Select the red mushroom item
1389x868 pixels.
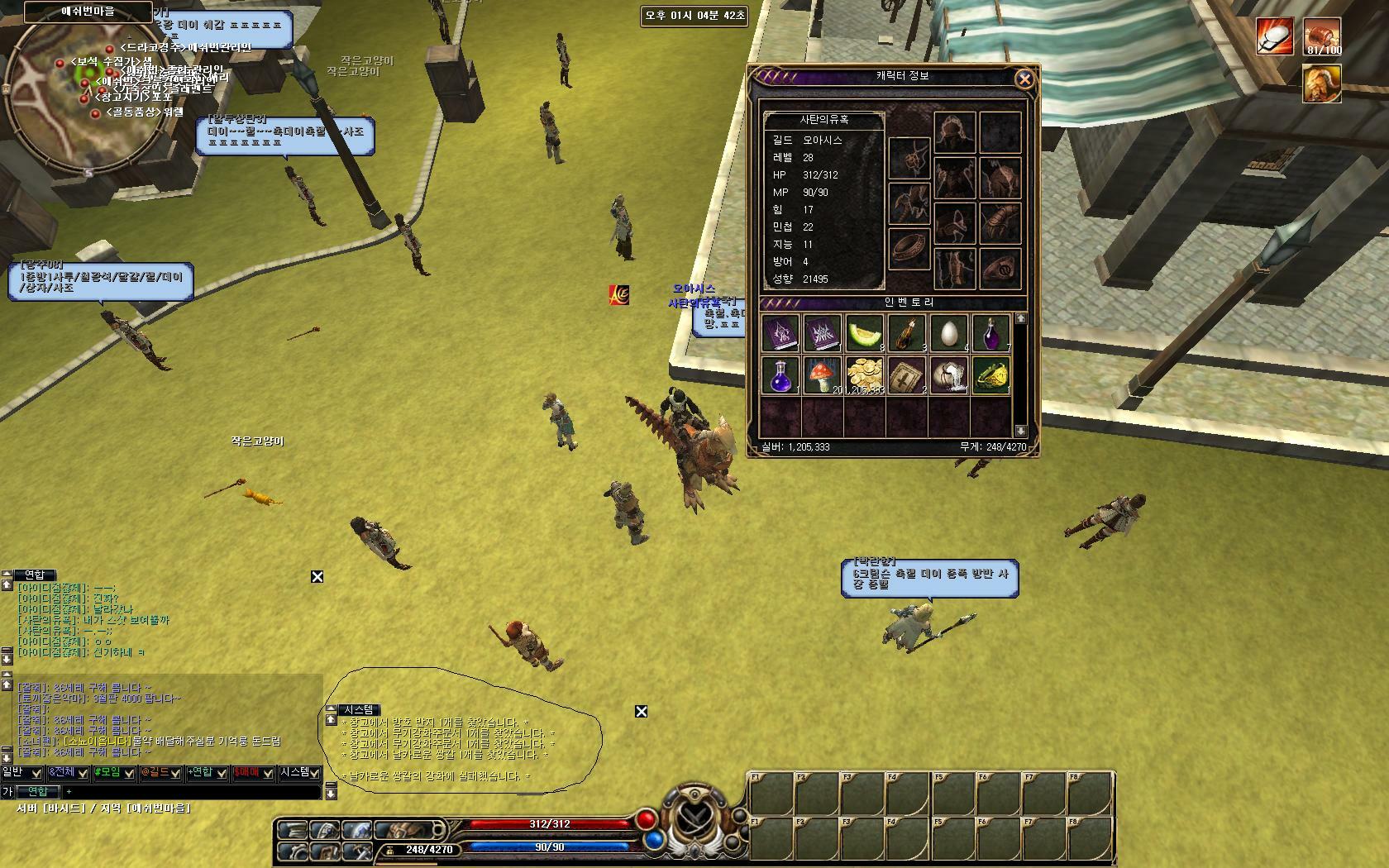823,375
